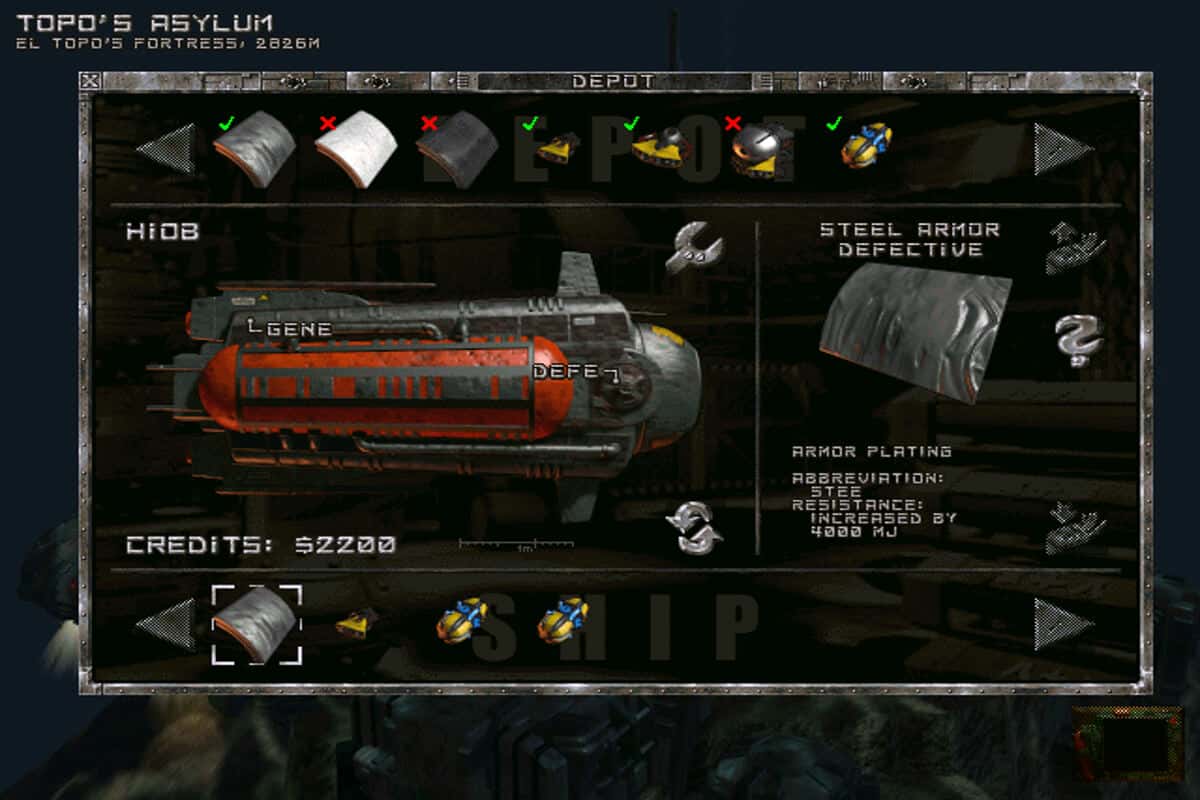Select the white armor plate in depot

pos(355,150)
